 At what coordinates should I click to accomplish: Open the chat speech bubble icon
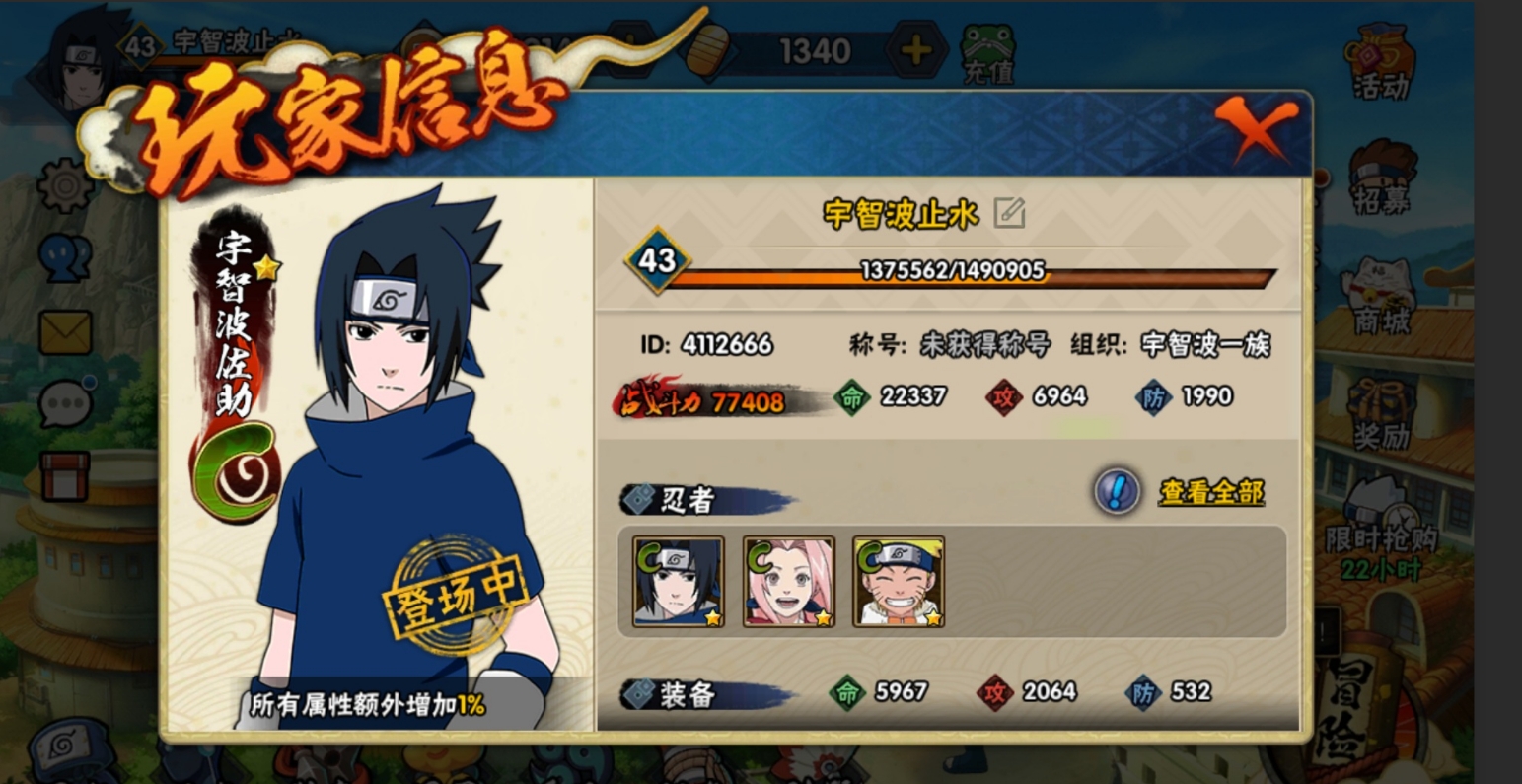tap(65, 402)
